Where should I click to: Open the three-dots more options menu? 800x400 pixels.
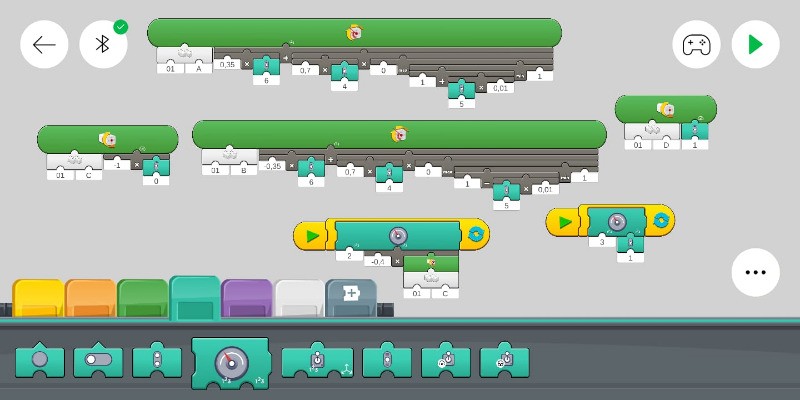click(755, 272)
